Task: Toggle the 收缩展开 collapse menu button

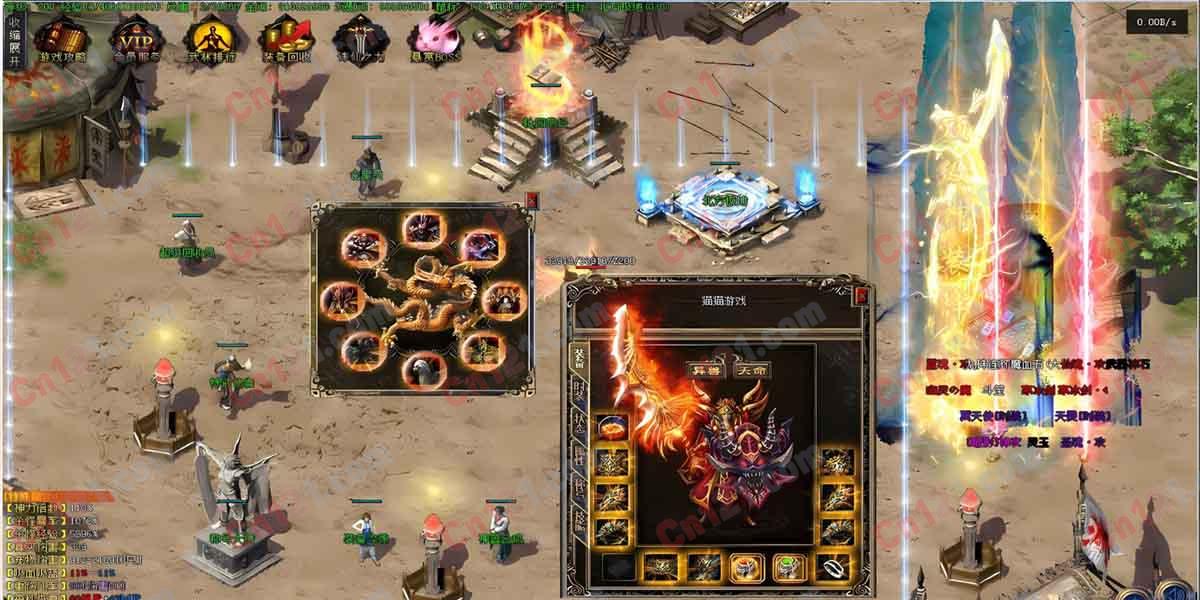Action: tap(14, 41)
